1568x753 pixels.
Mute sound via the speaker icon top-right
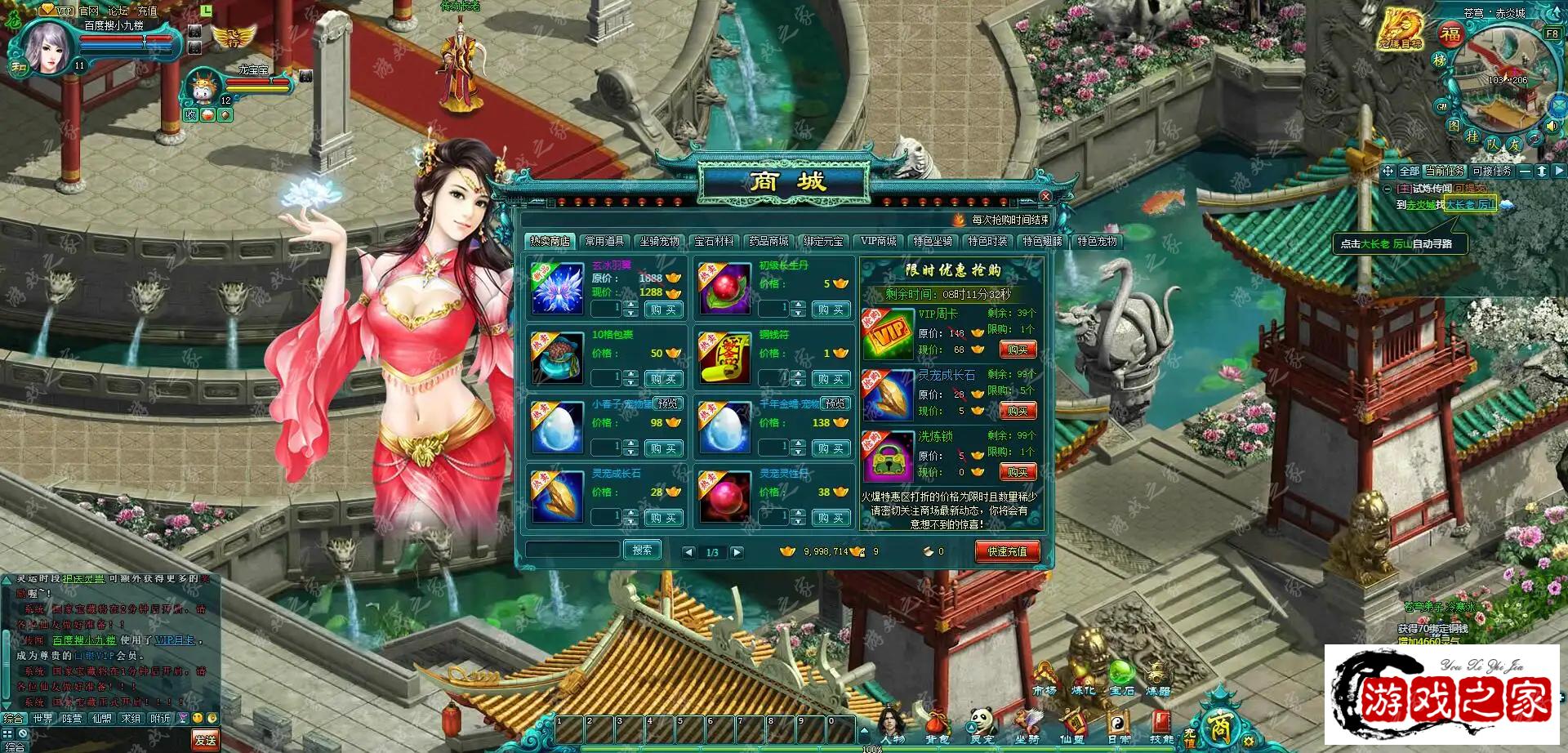click(x=1551, y=126)
